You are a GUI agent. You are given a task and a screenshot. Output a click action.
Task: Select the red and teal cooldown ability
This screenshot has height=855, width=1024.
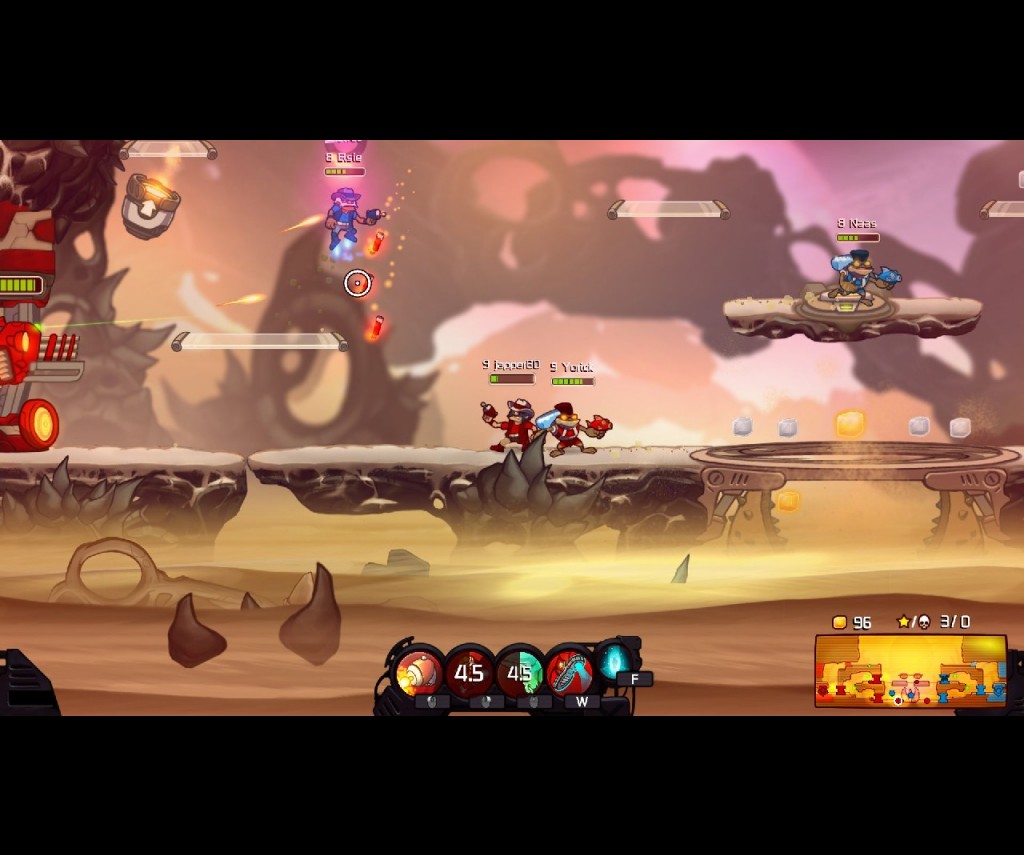pos(520,672)
